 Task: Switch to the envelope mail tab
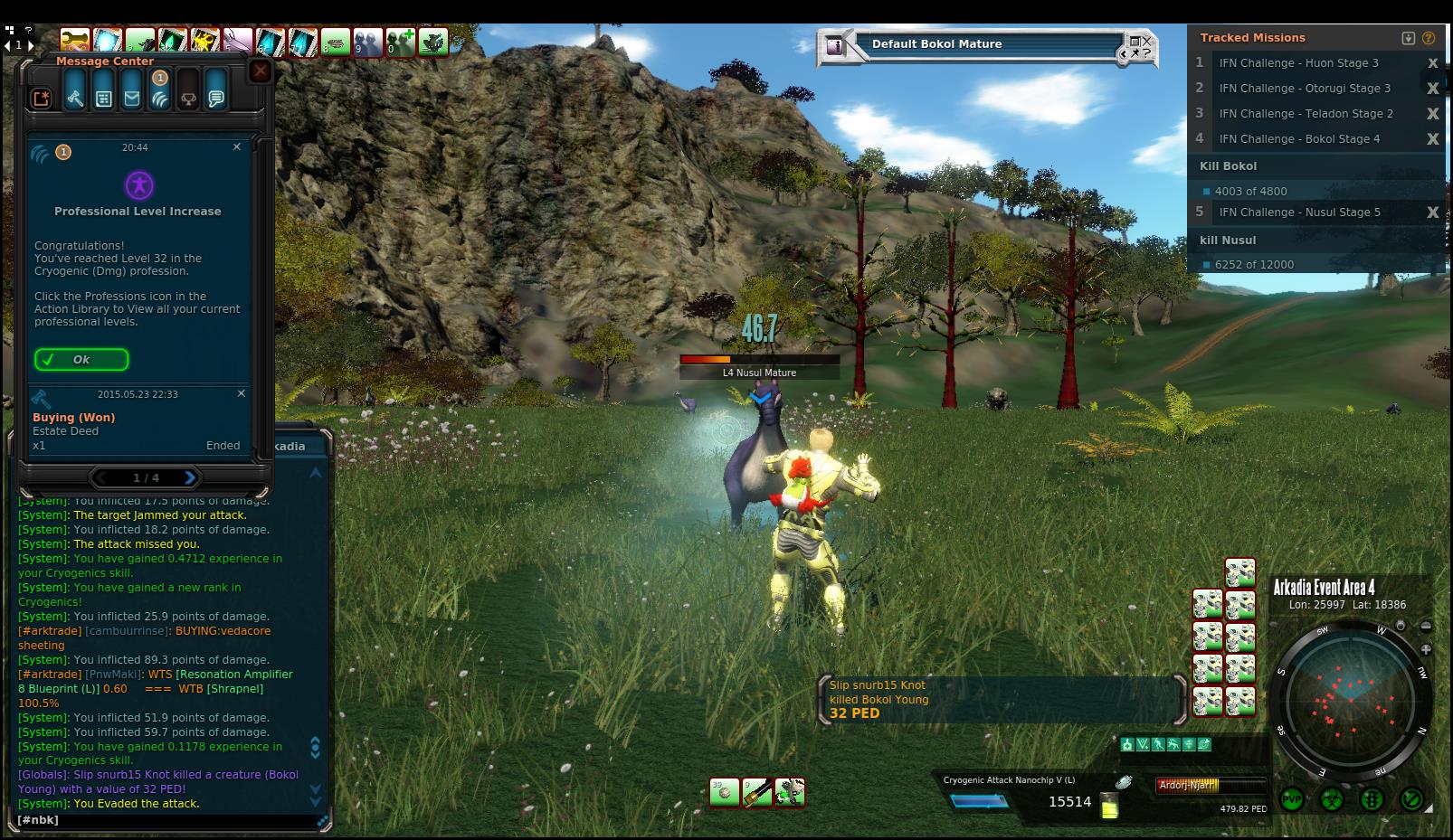pos(132,98)
